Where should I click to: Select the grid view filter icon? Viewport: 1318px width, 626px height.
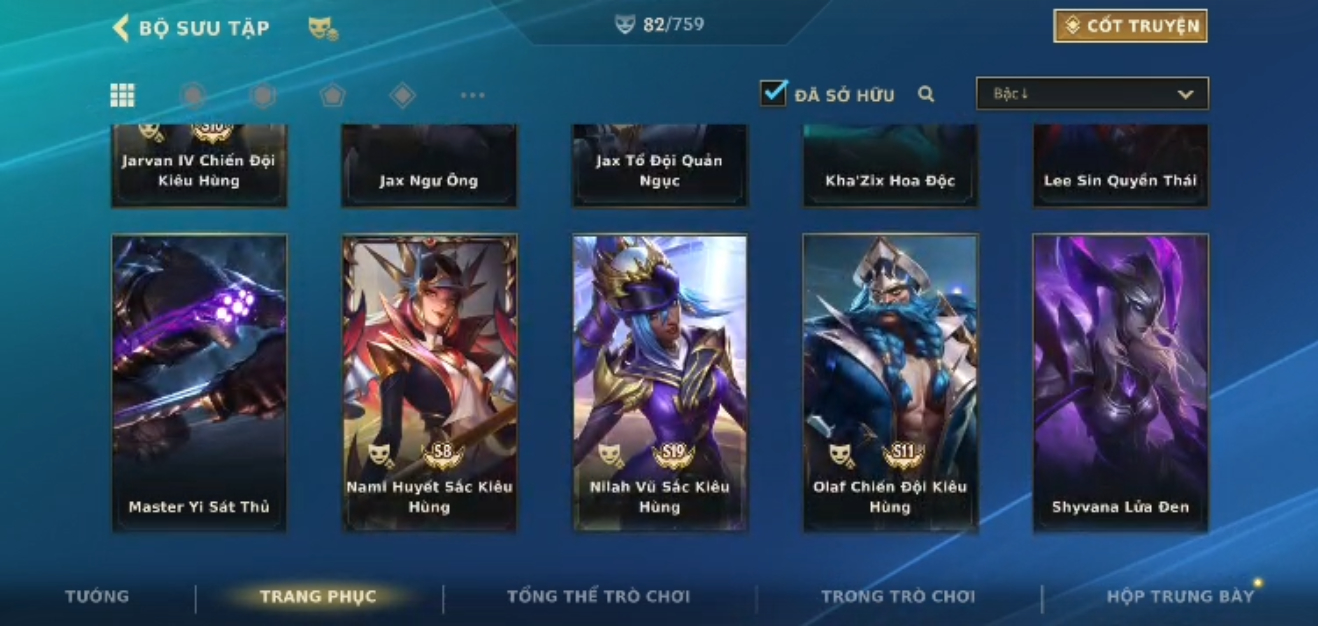(122, 95)
